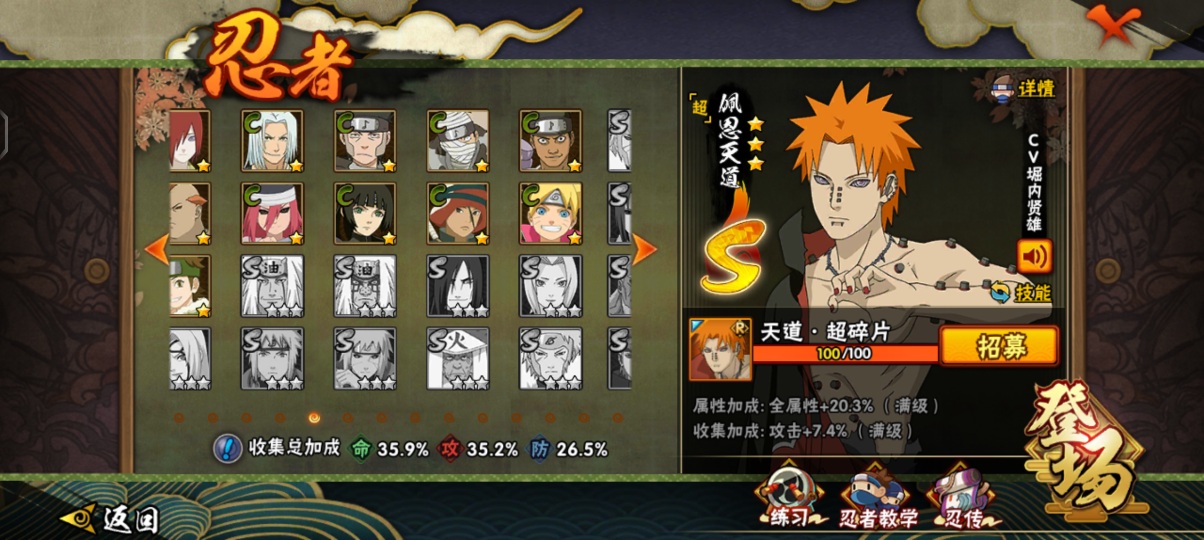Viewport: 1204px width, 540px height.
Task: Open 练习 practice mode
Action: (789, 498)
